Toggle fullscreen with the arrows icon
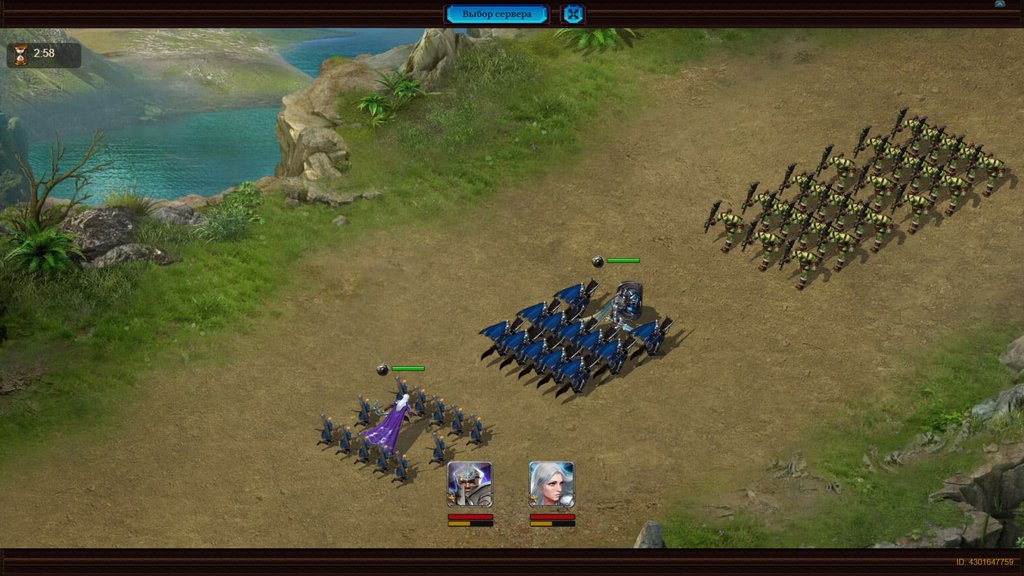 [x=573, y=14]
